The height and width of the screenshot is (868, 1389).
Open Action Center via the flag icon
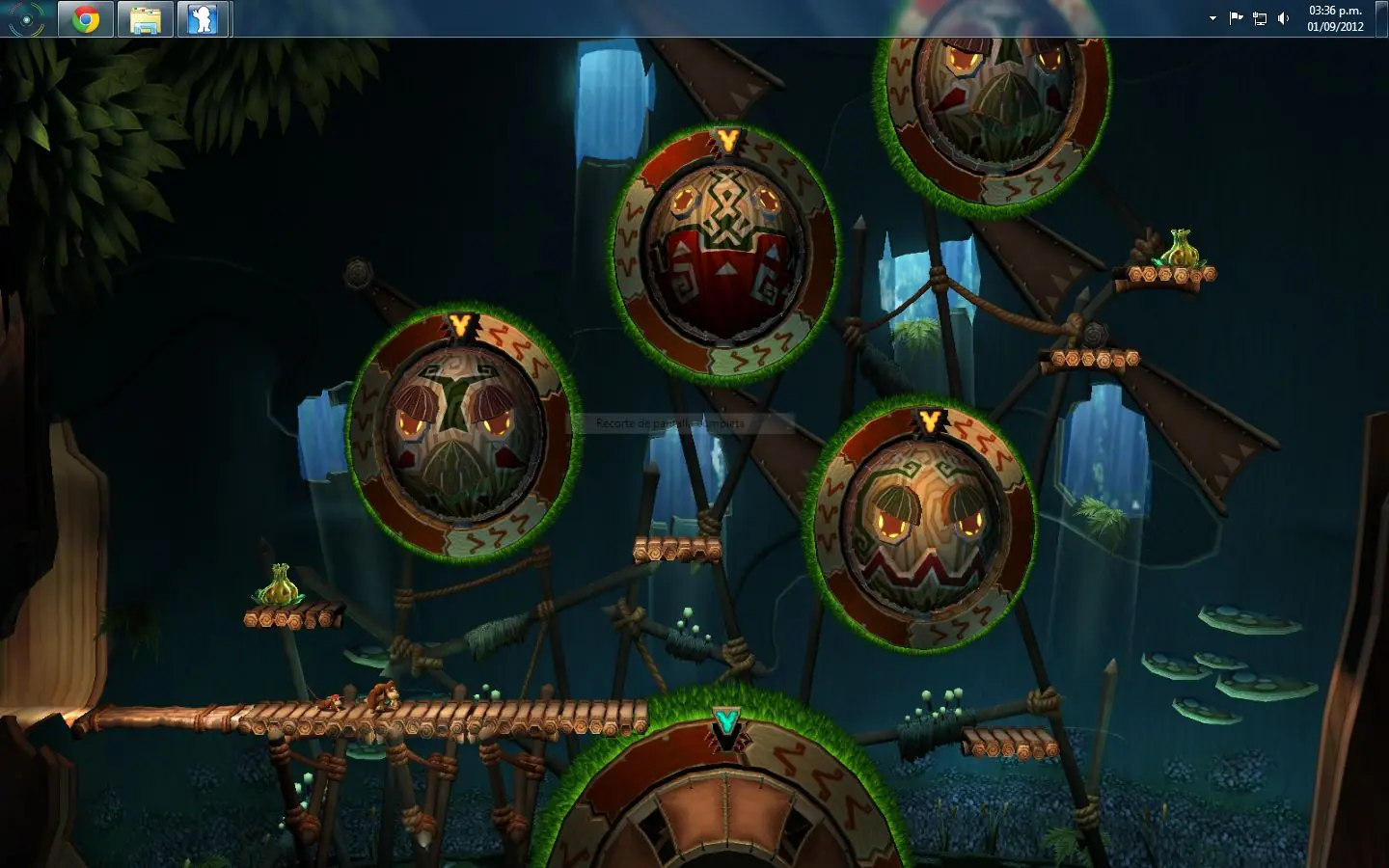[x=1235, y=17]
